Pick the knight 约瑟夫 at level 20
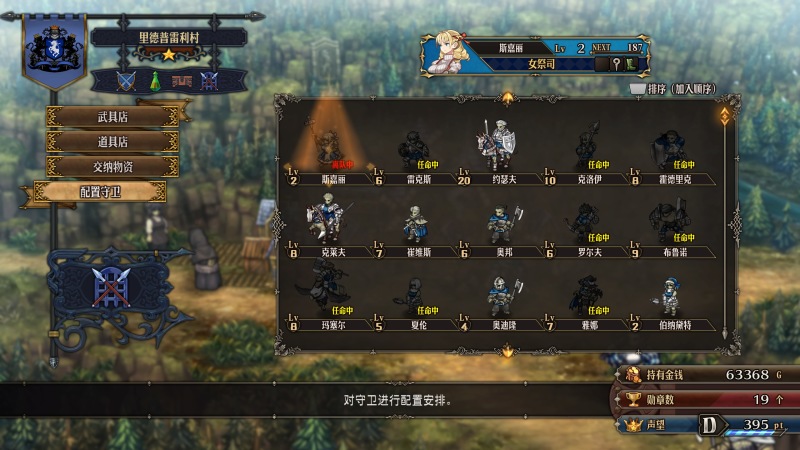This screenshot has height=450, width=800. click(x=497, y=152)
